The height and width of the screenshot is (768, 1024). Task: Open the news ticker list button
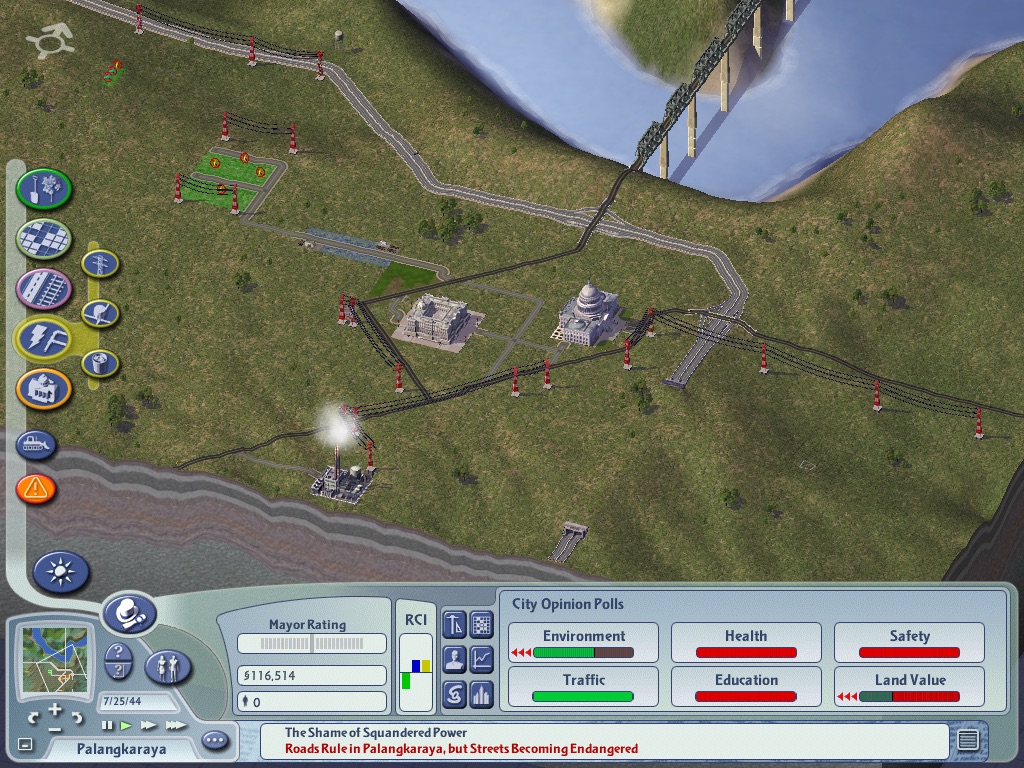pos(967,741)
